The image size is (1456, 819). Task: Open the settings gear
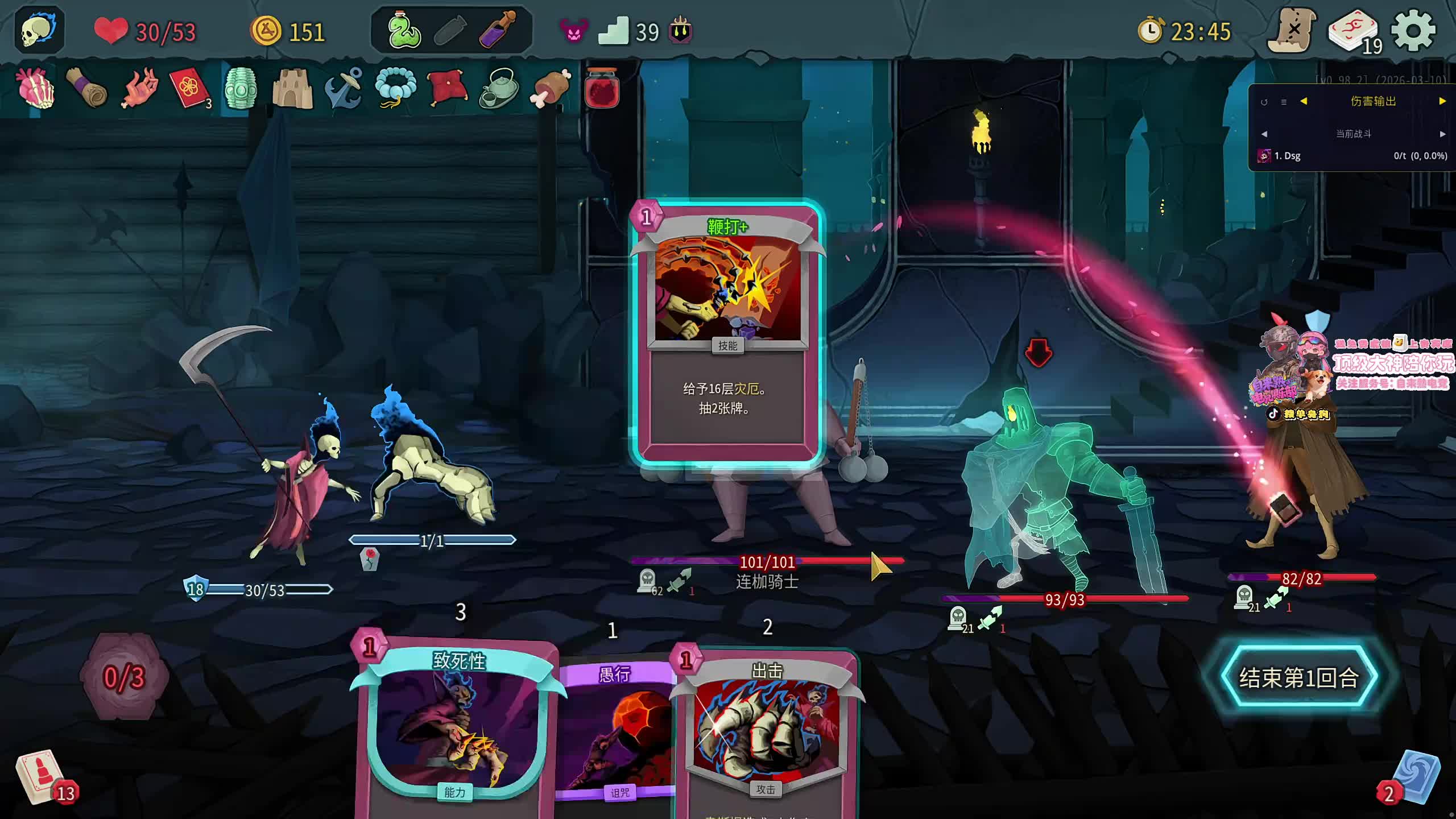pos(1413,31)
